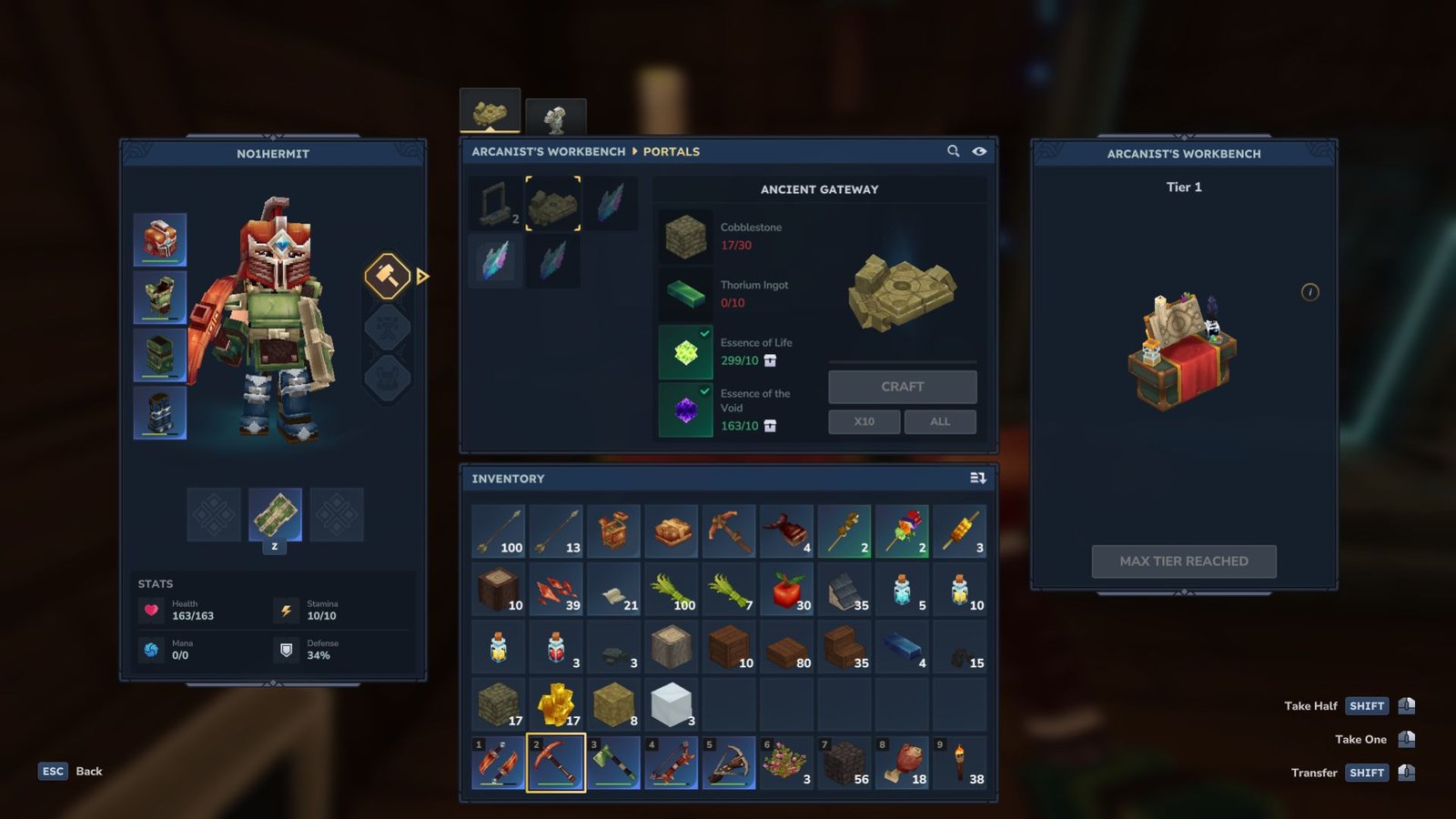1456x819 pixels.
Task: Click the helmet equipment slot
Action: click(160, 239)
